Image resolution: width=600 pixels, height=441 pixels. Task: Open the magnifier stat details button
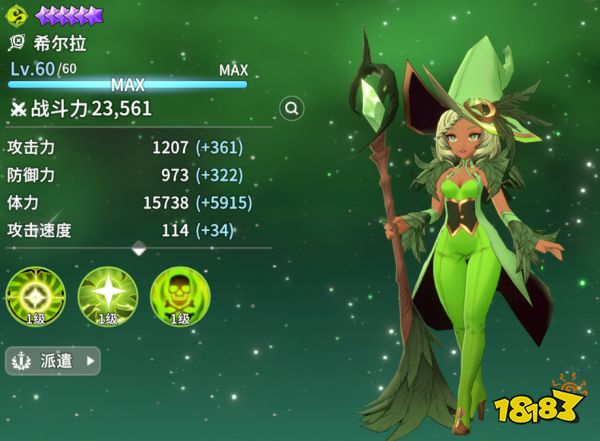pyautogui.click(x=292, y=108)
